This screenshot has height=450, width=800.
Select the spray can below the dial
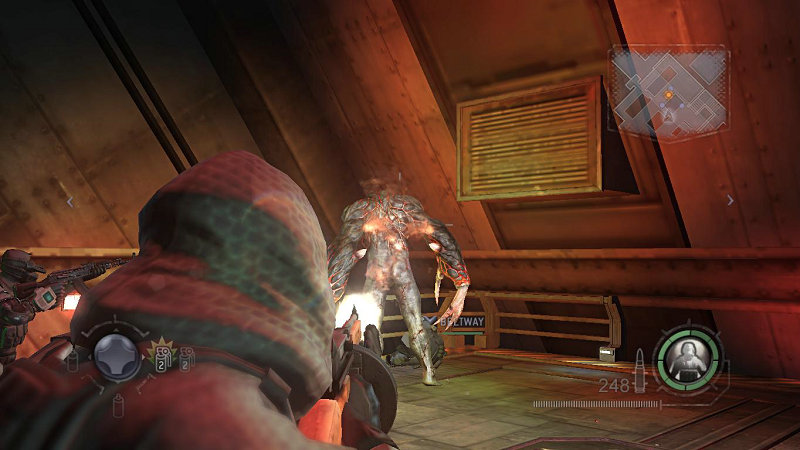point(118,405)
